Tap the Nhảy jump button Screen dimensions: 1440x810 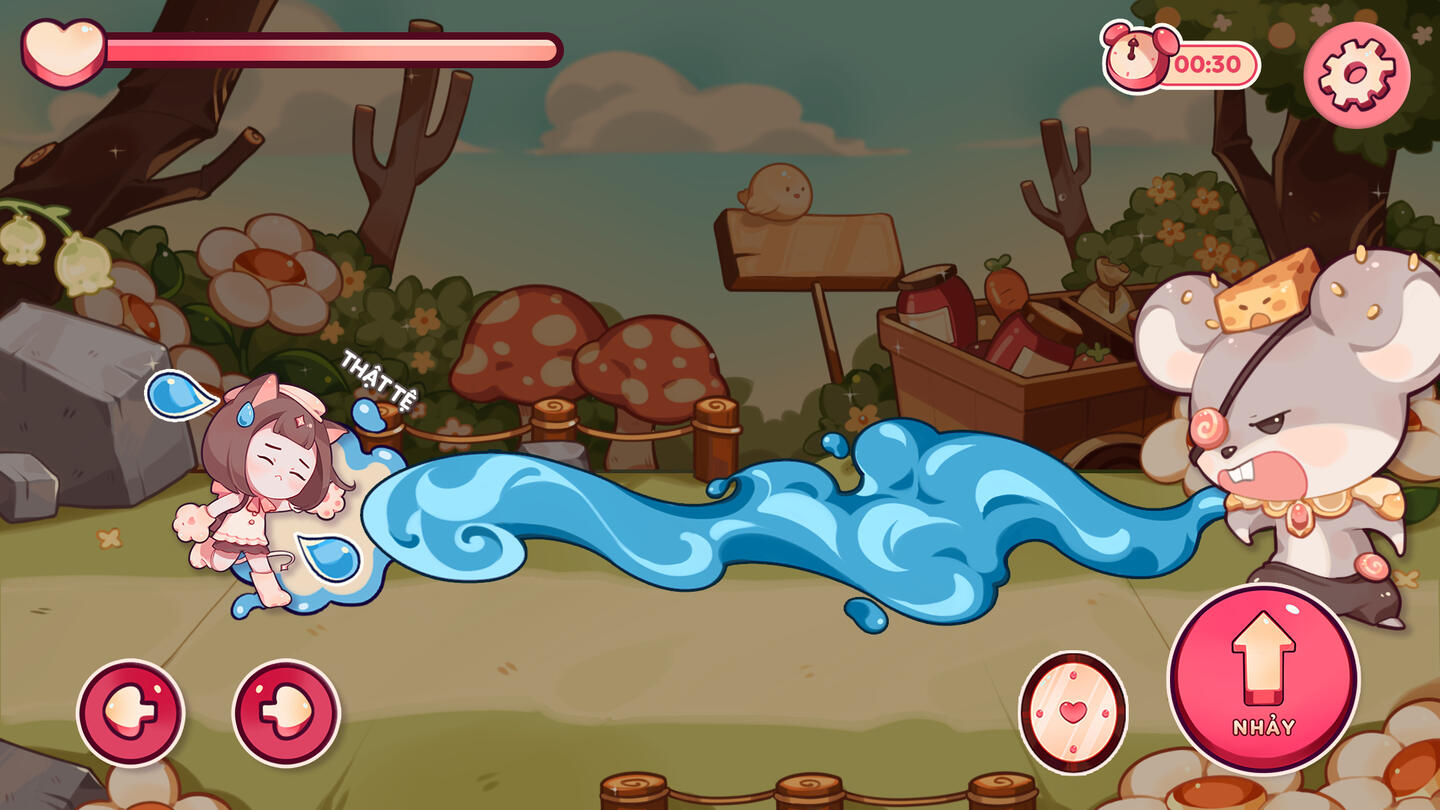coord(1263,679)
